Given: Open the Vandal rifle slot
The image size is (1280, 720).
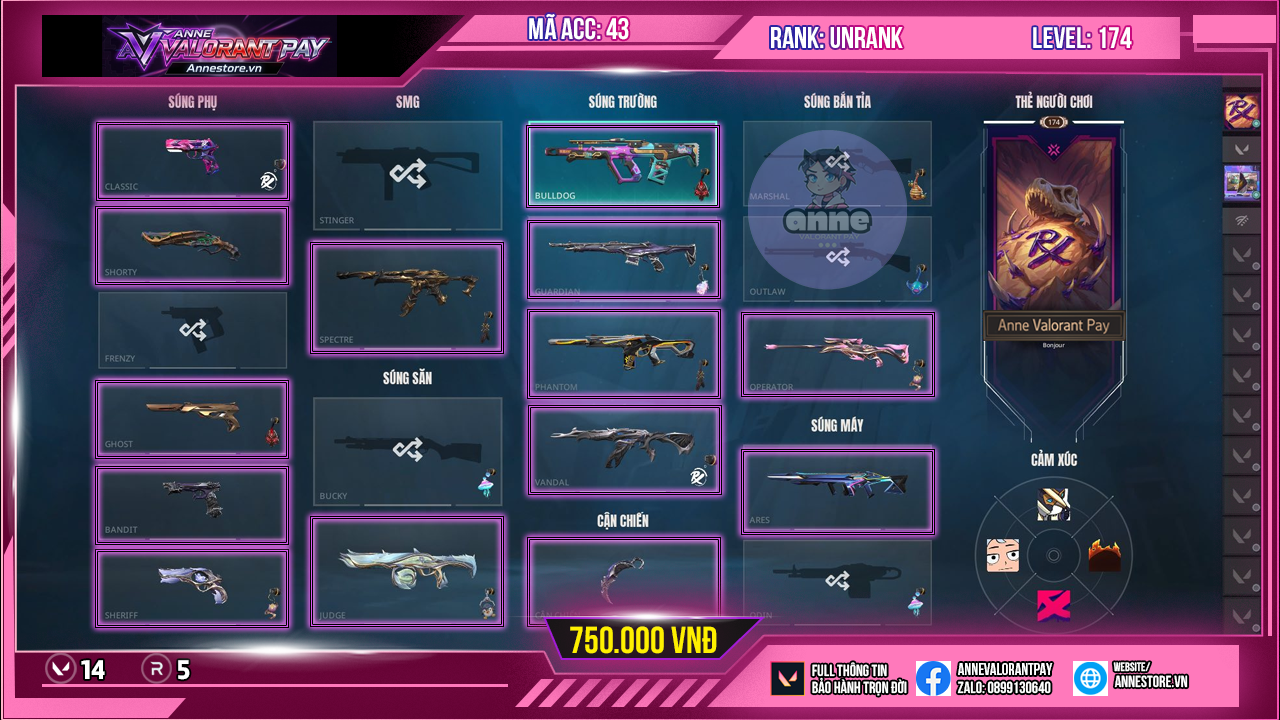Looking at the screenshot, I should tap(623, 450).
